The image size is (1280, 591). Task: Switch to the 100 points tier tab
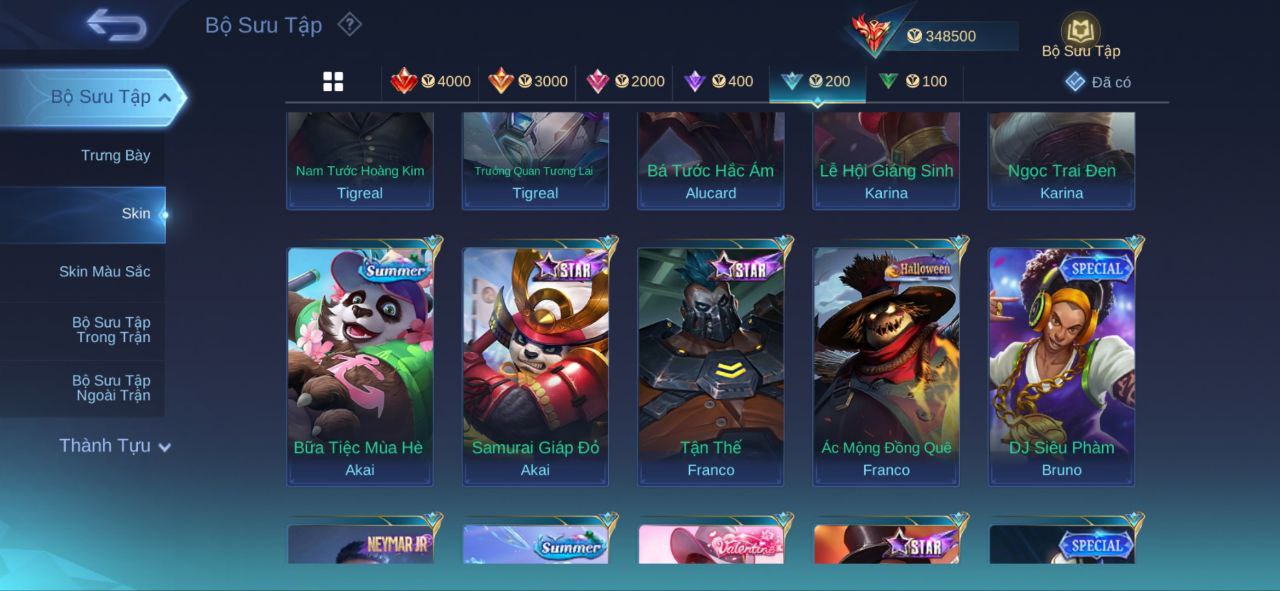pos(912,82)
